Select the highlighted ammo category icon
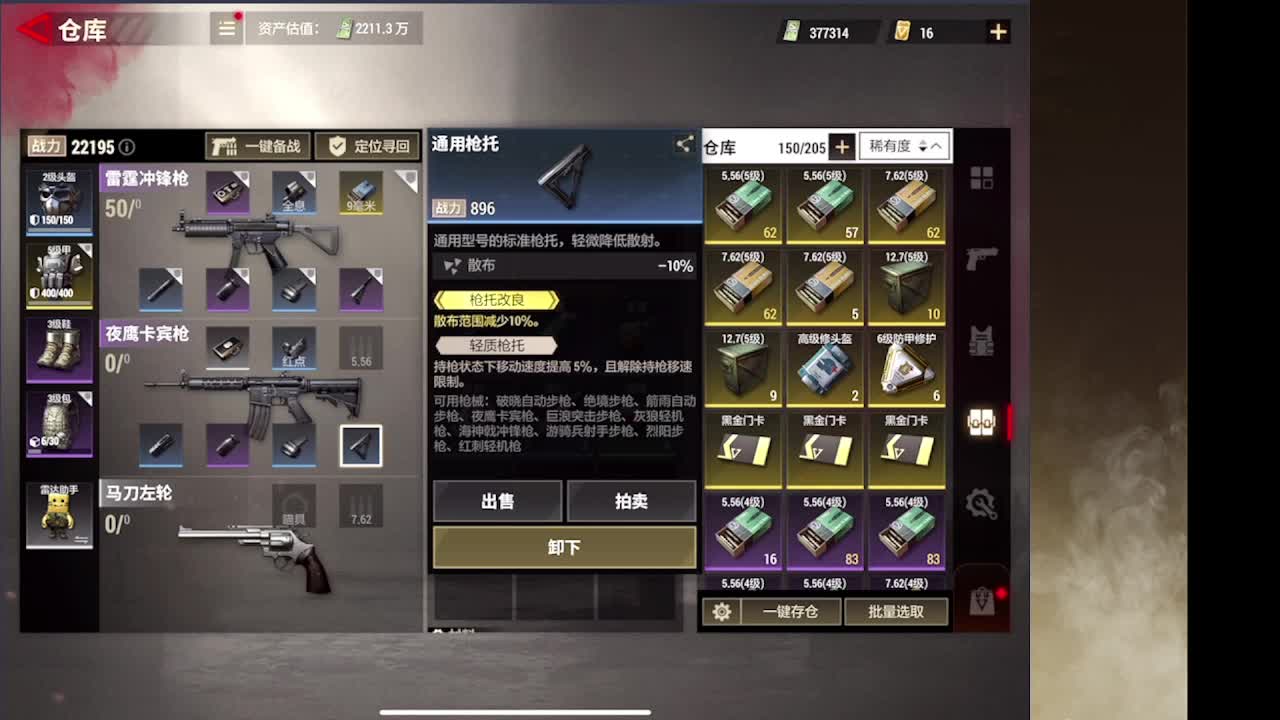This screenshot has width=1280, height=720. (x=983, y=423)
